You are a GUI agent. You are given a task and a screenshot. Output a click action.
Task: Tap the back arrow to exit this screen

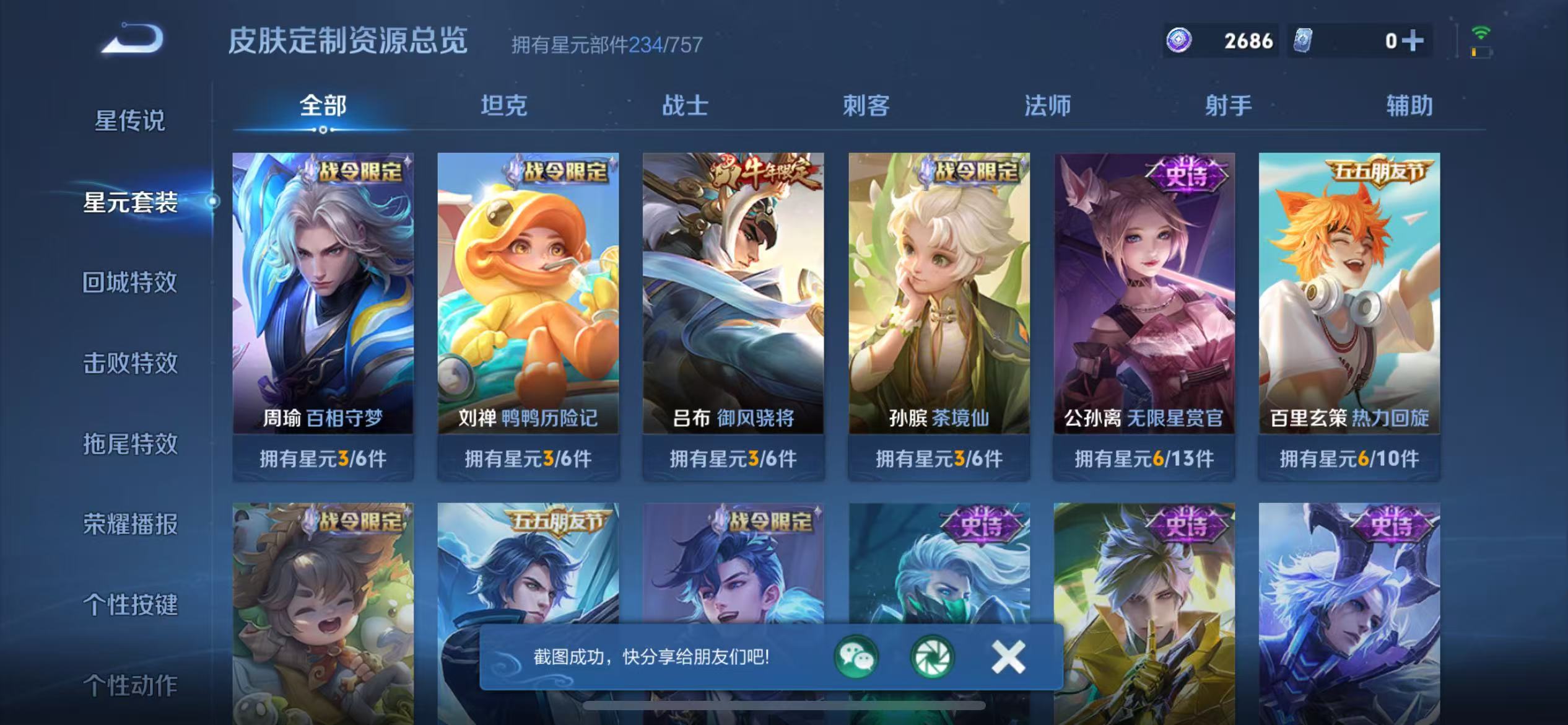[130, 38]
